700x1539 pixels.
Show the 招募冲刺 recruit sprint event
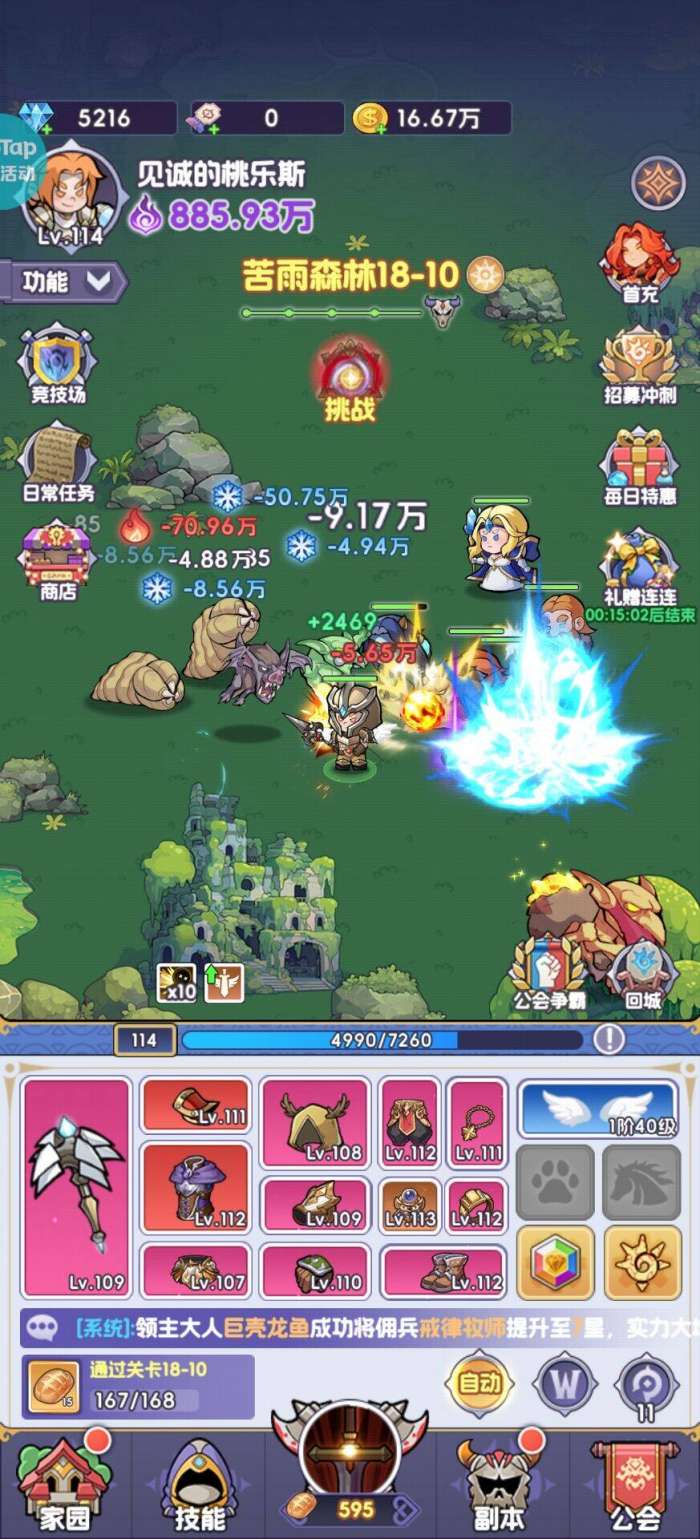point(639,364)
